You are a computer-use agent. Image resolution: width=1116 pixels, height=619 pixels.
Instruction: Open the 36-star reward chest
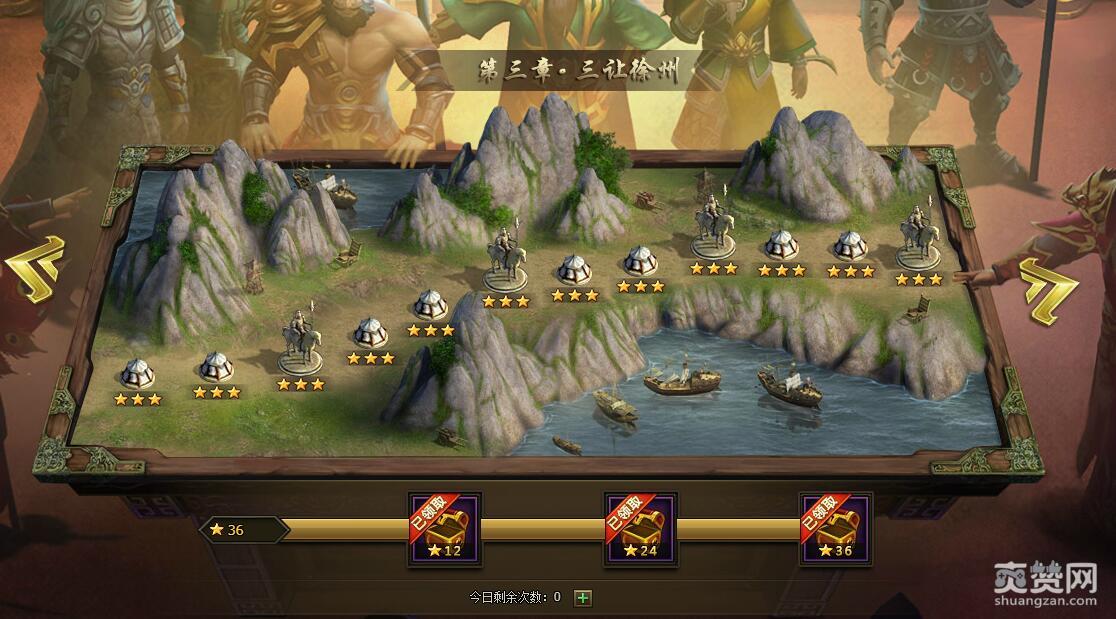click(x=835, y=529)
